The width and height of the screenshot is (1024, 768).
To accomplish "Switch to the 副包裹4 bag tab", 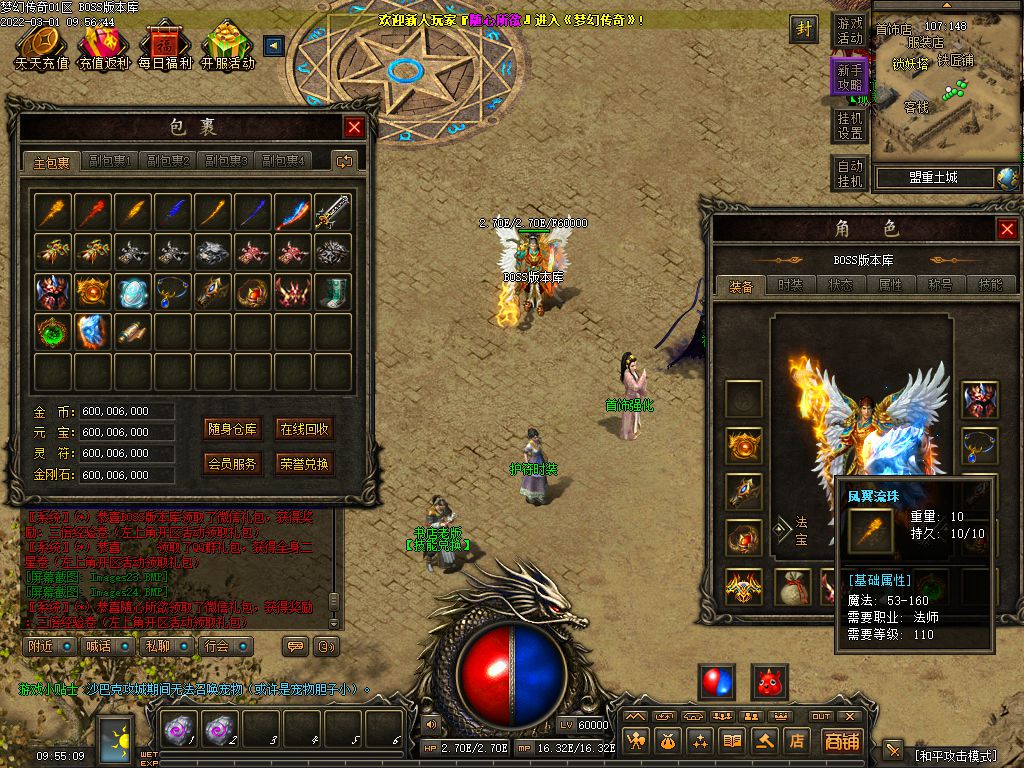I will click(x=283, y=161).
